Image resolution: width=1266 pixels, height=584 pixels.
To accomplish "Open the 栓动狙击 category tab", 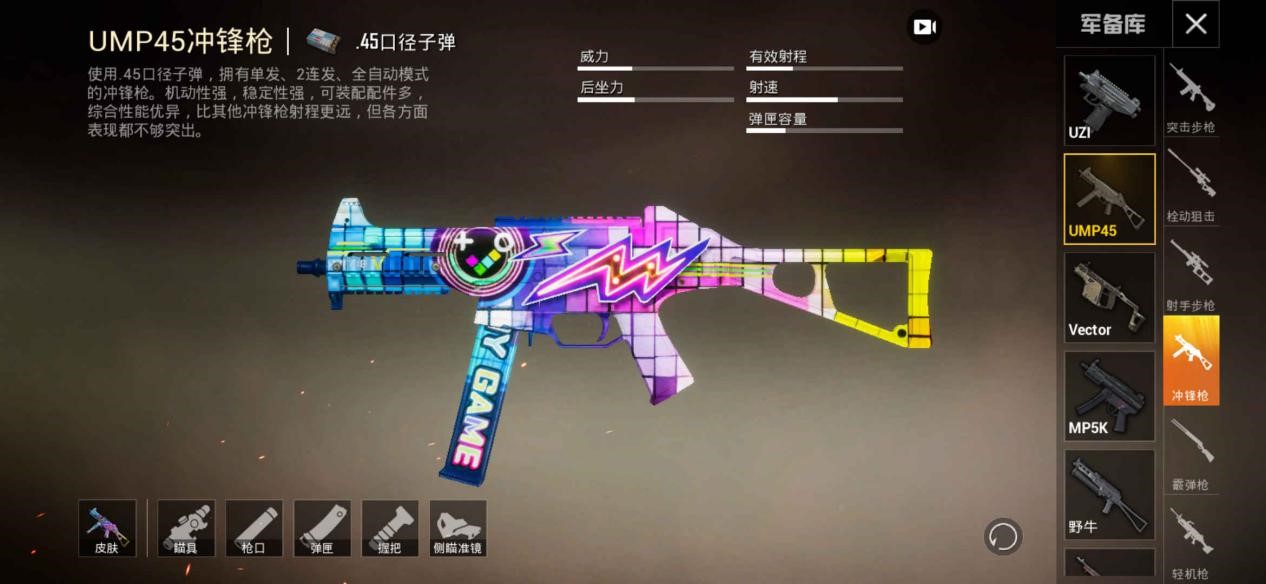I will (1190, 185).
